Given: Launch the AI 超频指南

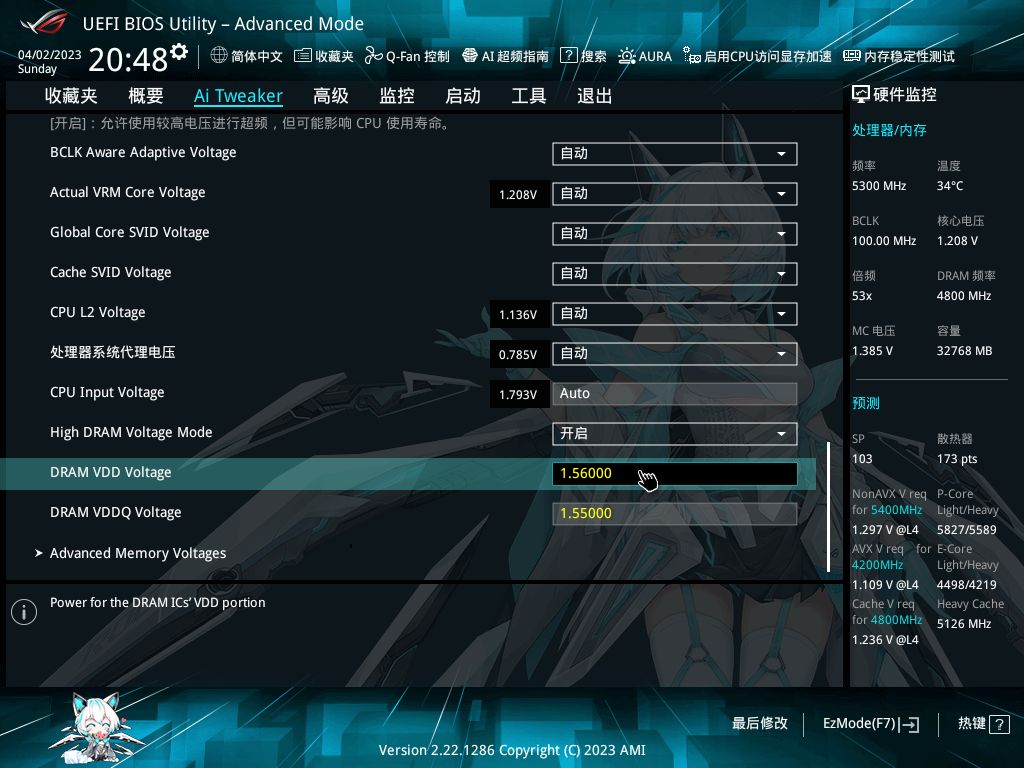Looking at the screenshot, I should tap(505, 56).
